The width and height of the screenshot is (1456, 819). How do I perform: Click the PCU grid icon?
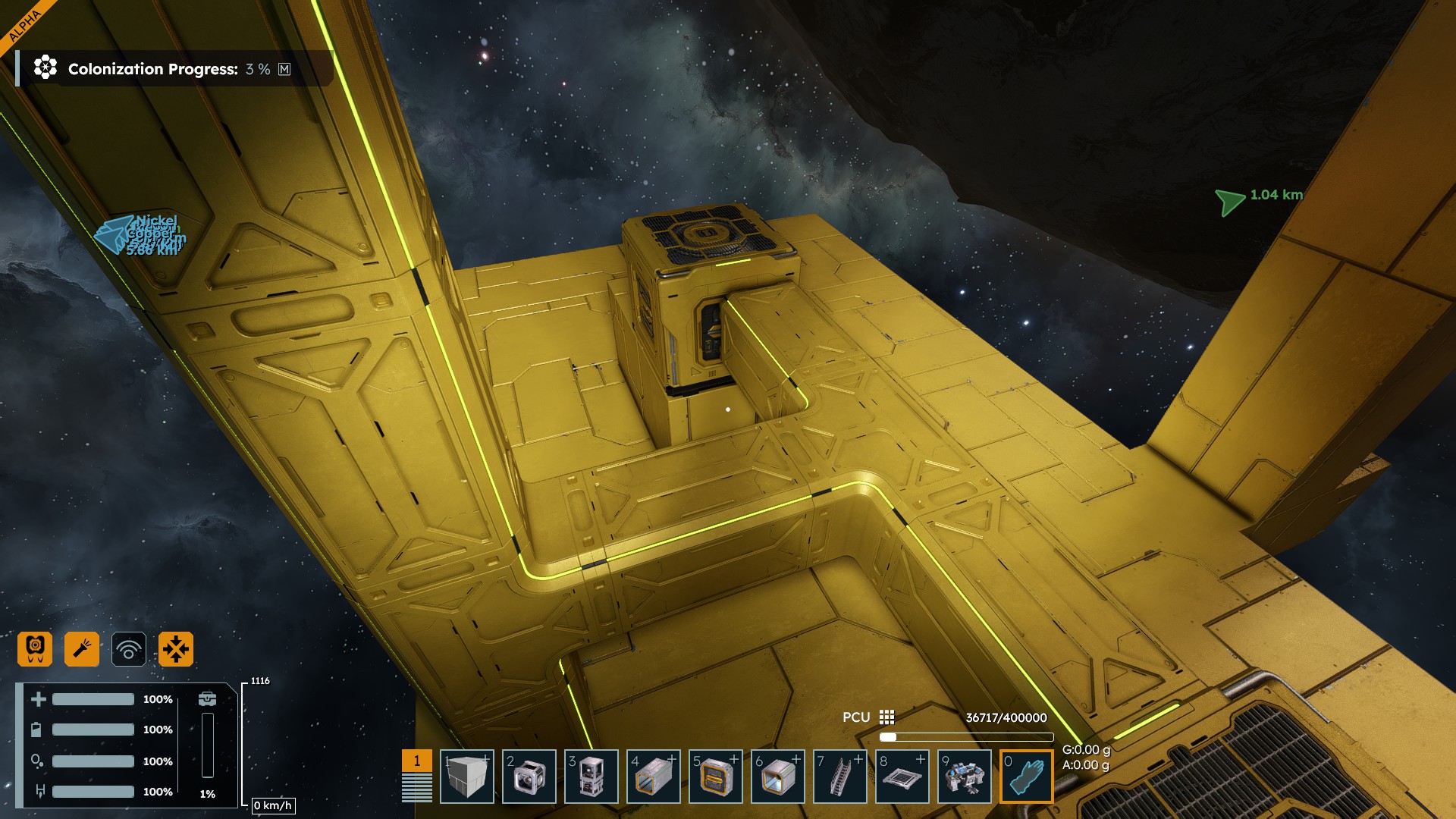tap(886, 717)
